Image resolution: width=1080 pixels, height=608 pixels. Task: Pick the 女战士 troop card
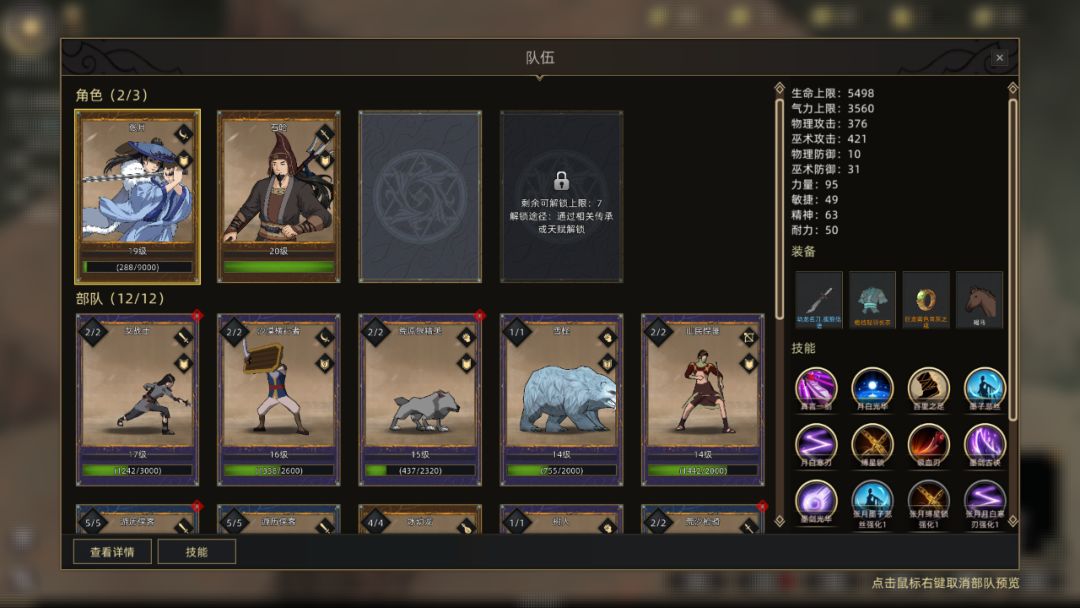coord(138,399)
